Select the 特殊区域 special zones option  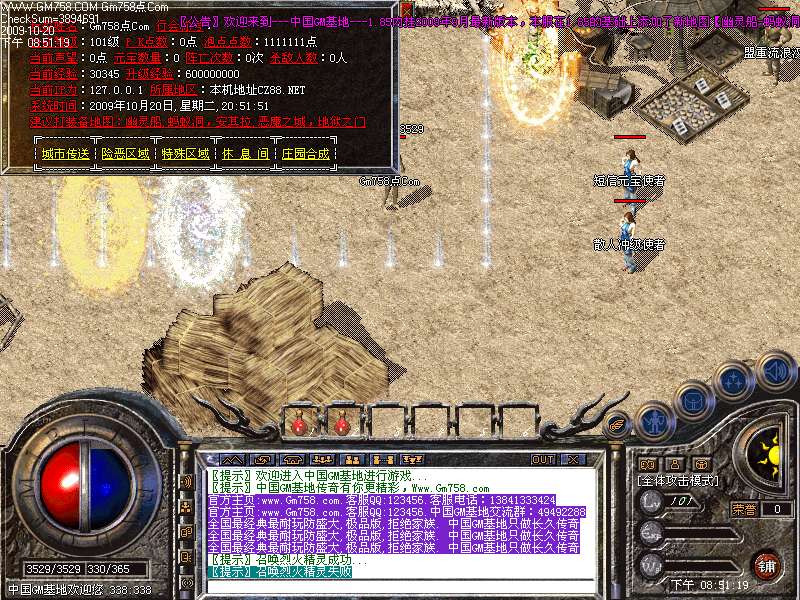click(x=187, y=154)
